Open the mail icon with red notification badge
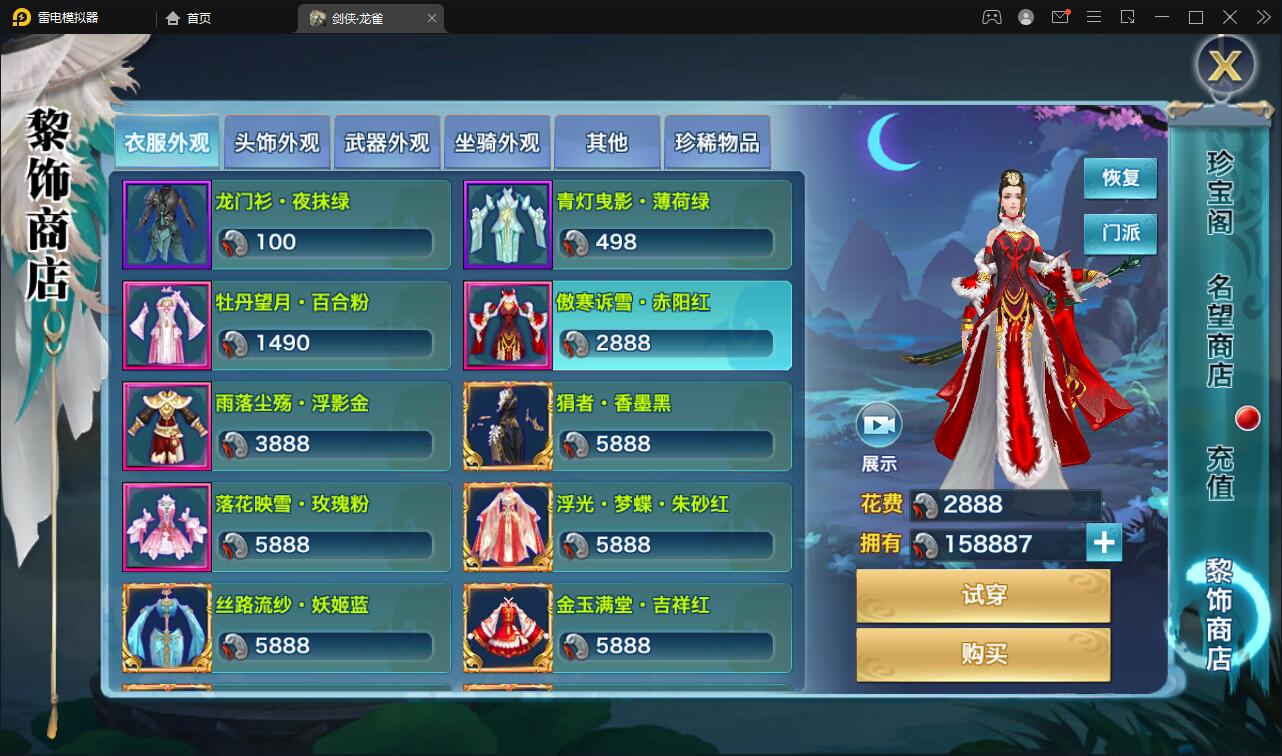 tap(1060, 17)
